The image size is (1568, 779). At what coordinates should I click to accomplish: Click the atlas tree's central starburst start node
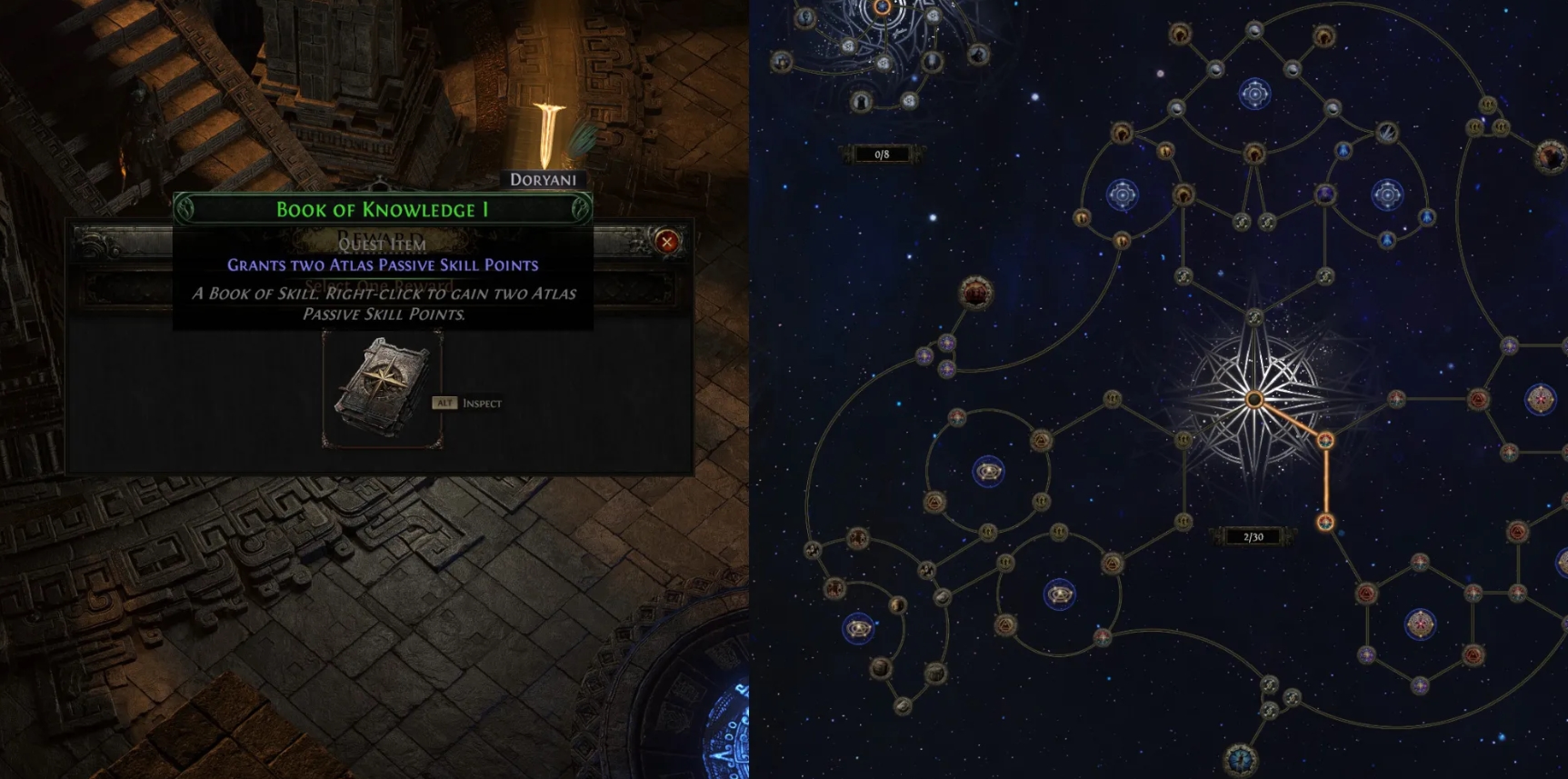1254,399
